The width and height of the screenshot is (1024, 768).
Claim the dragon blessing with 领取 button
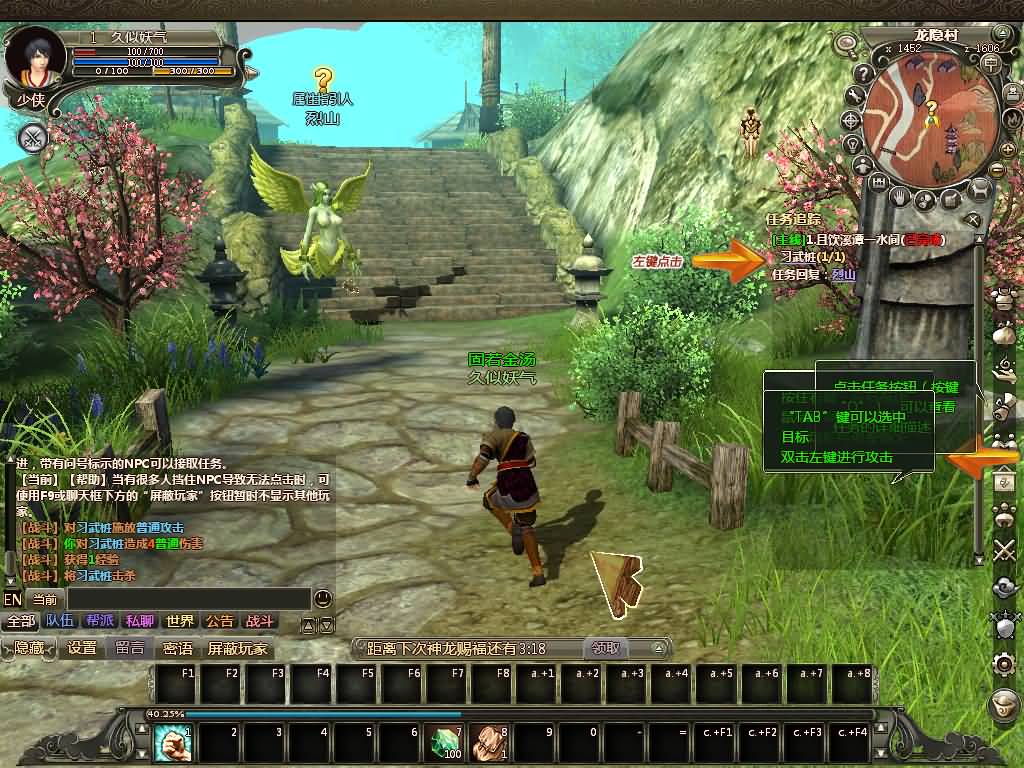pos(605,648)
